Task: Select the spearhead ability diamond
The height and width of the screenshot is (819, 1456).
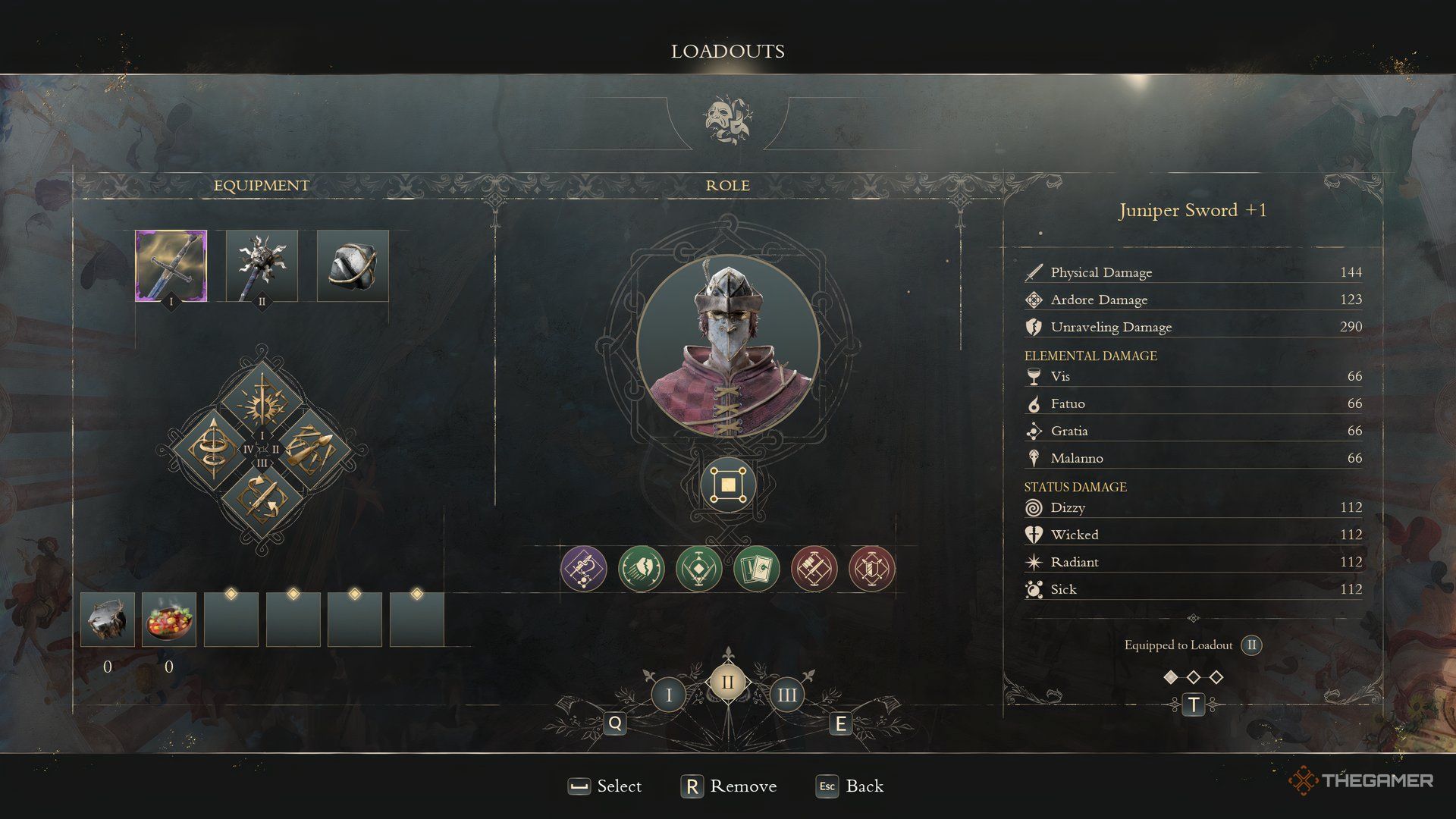Action: (x=312, y=449)
